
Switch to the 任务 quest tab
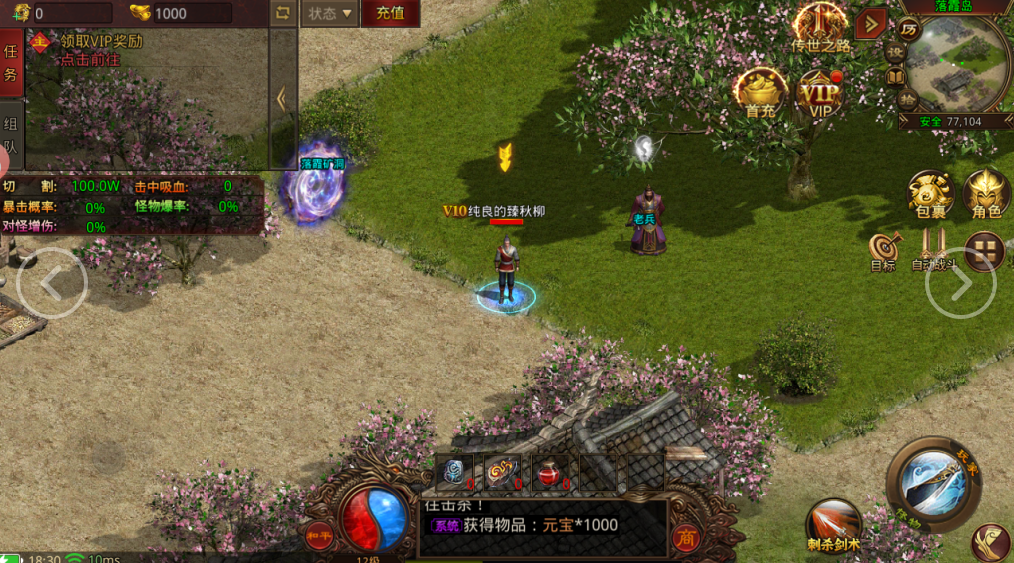pos(11,63)
